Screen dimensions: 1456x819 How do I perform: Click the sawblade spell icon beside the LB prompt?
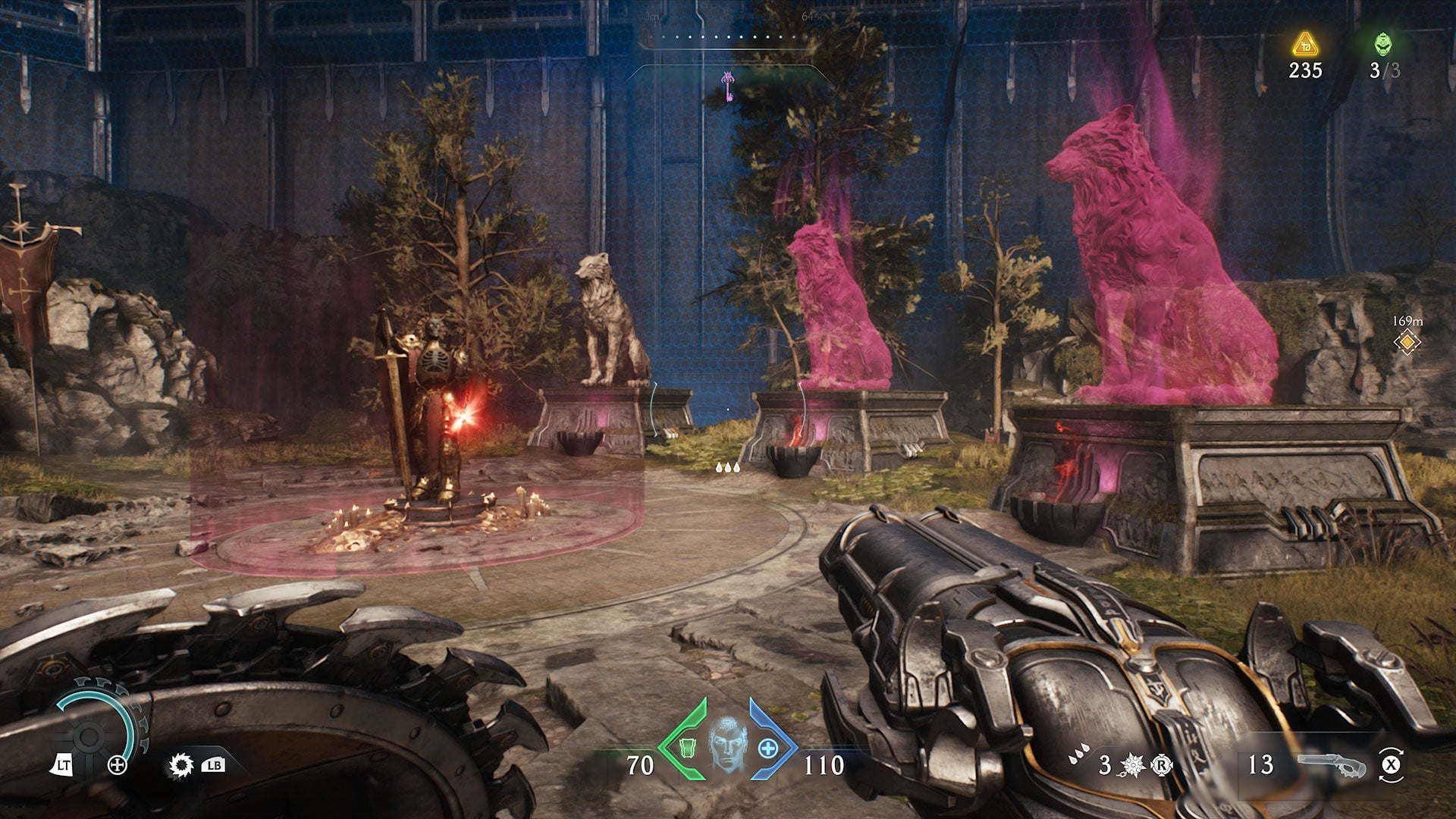(x=180, y=764)
